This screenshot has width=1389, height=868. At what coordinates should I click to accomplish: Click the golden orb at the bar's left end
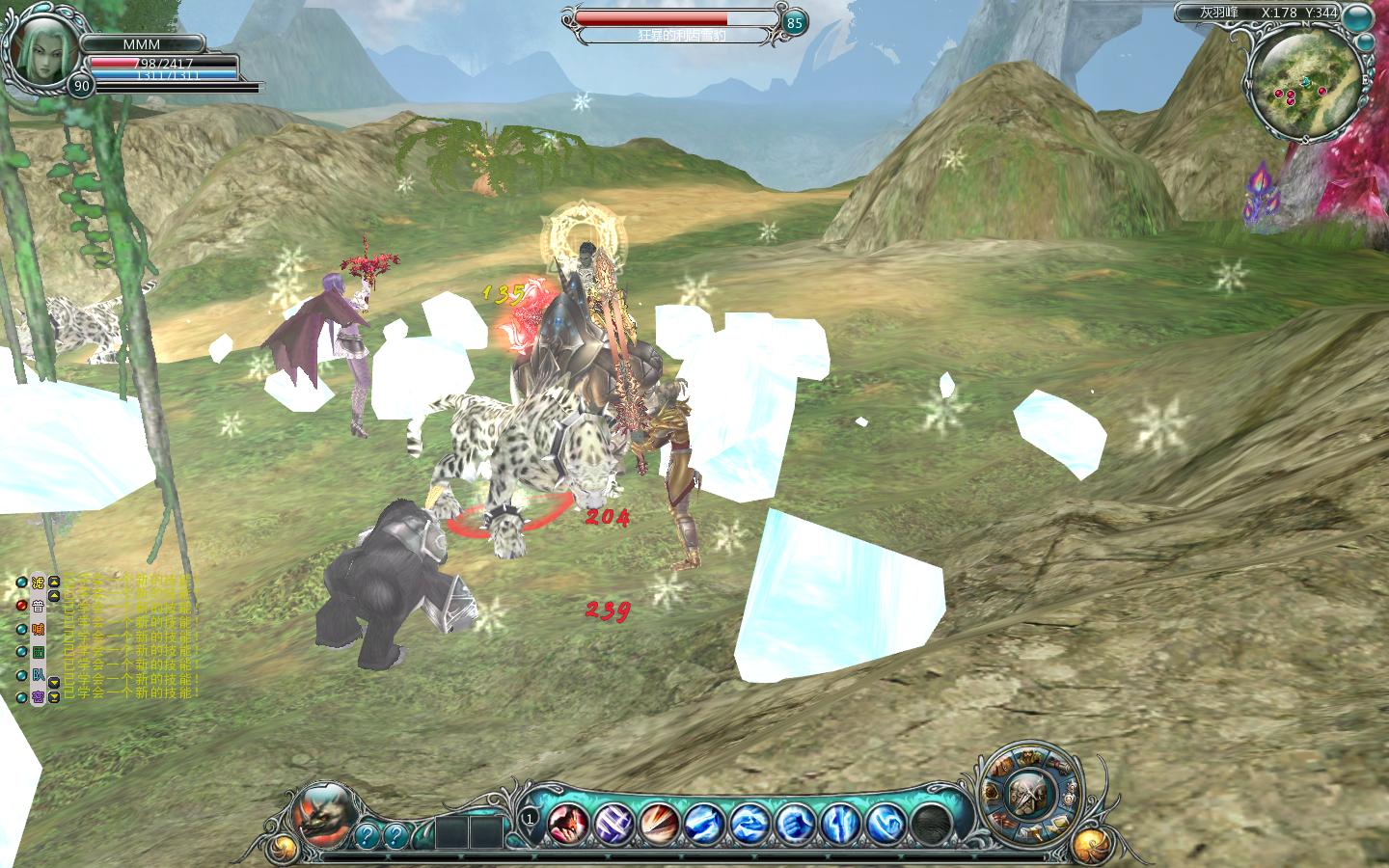click(283, 845)
